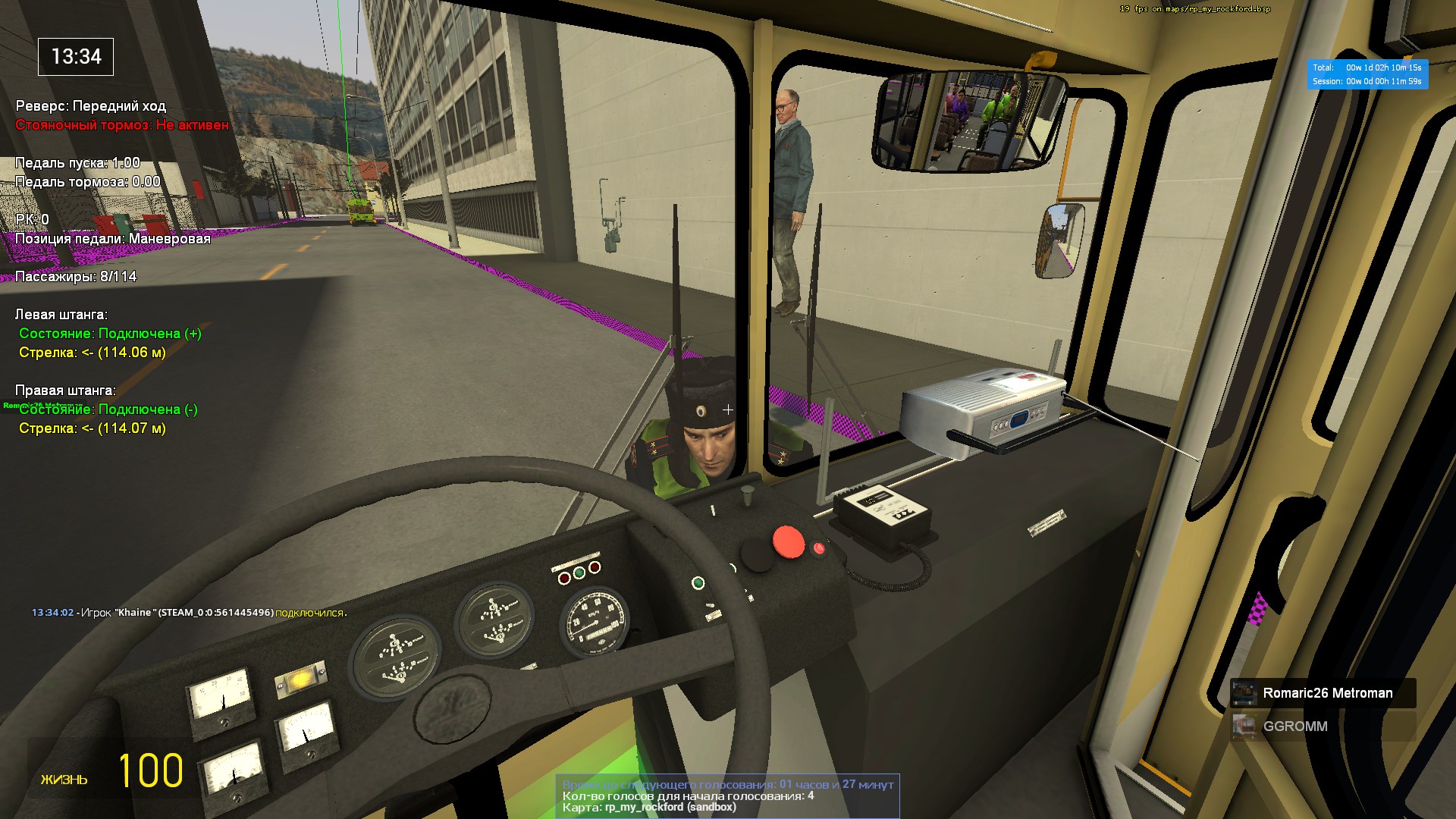Viewport: 1456px width, 819px height.
Task: Click the Khaine connection chat message
Action: tap(188, 613)
